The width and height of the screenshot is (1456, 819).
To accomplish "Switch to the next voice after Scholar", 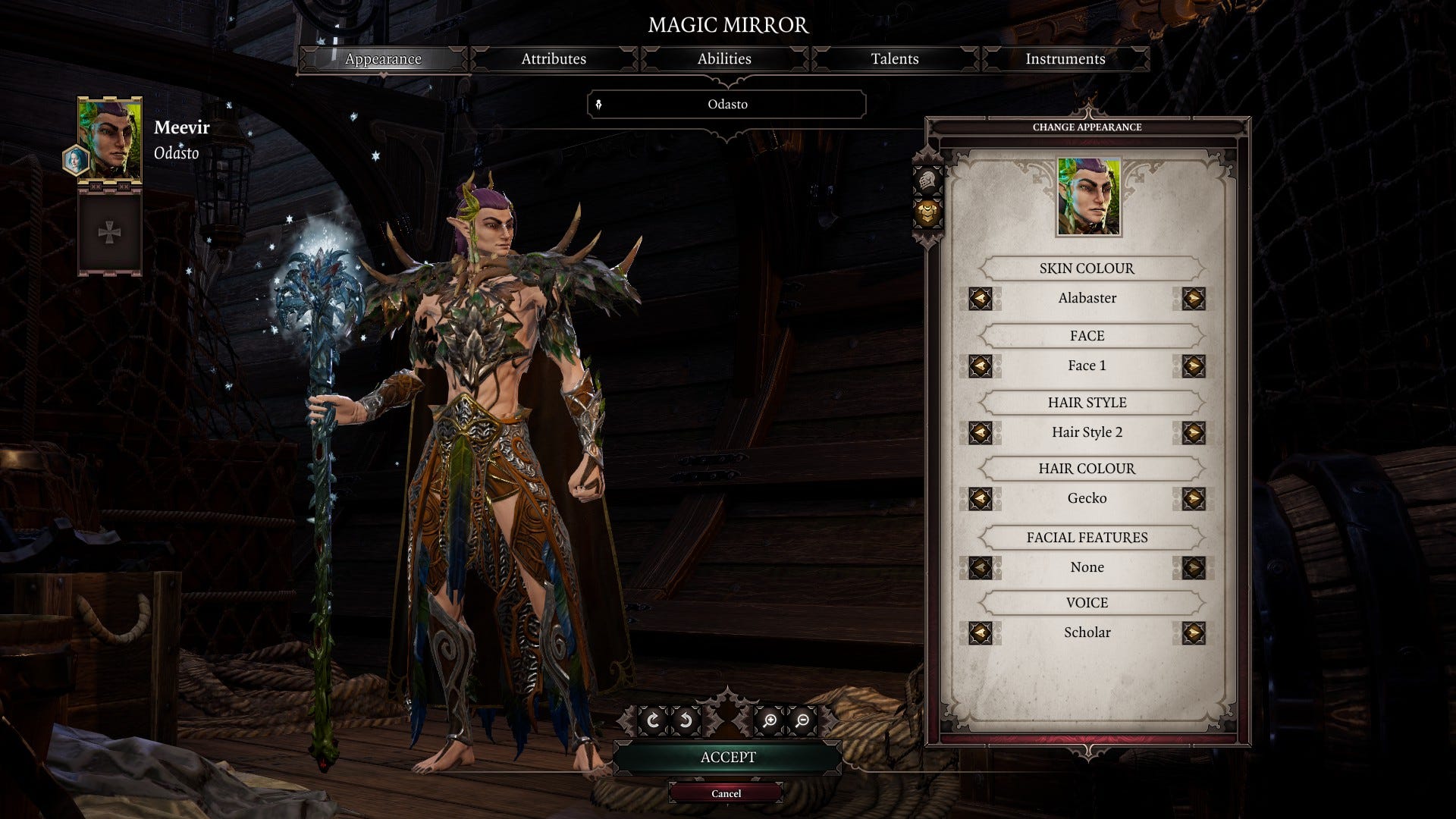I will coord(1193,633).
